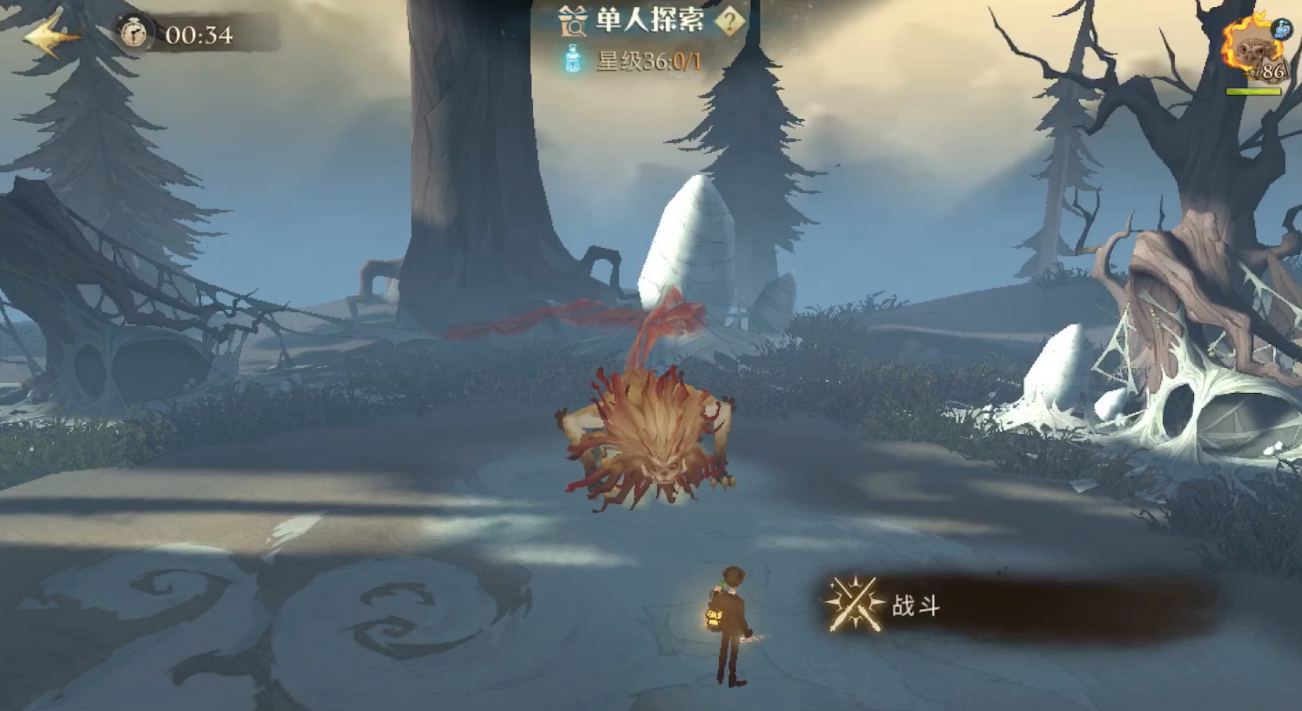The height and width of the screenshot is (711, 1302).
Task: Start the 战斗 battle prompt
Action: point(886,604)
